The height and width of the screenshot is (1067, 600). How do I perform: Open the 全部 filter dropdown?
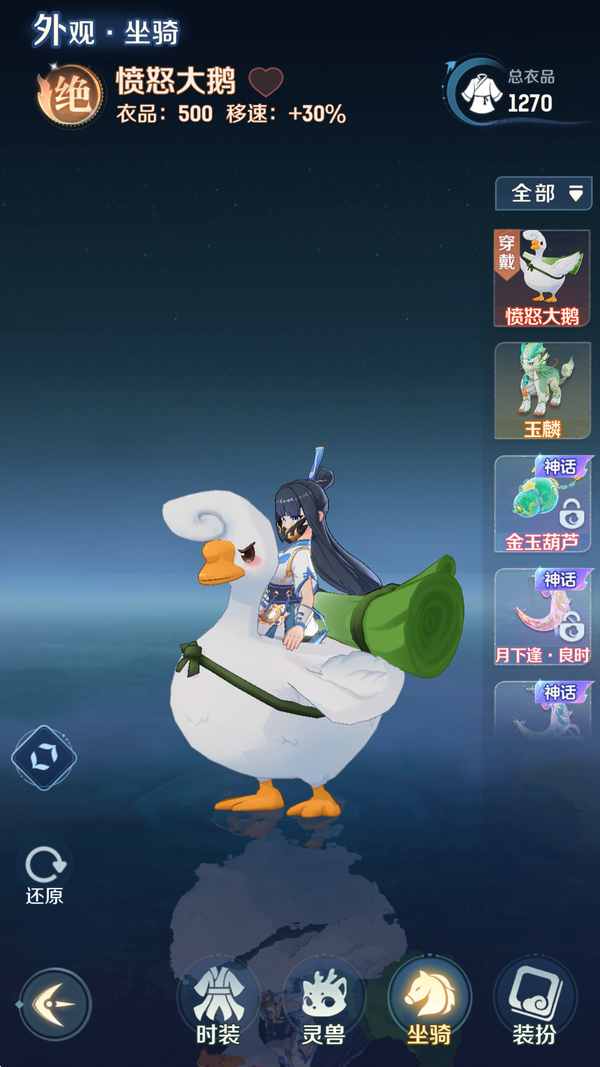pyautogui.click(x=543, y=193)
